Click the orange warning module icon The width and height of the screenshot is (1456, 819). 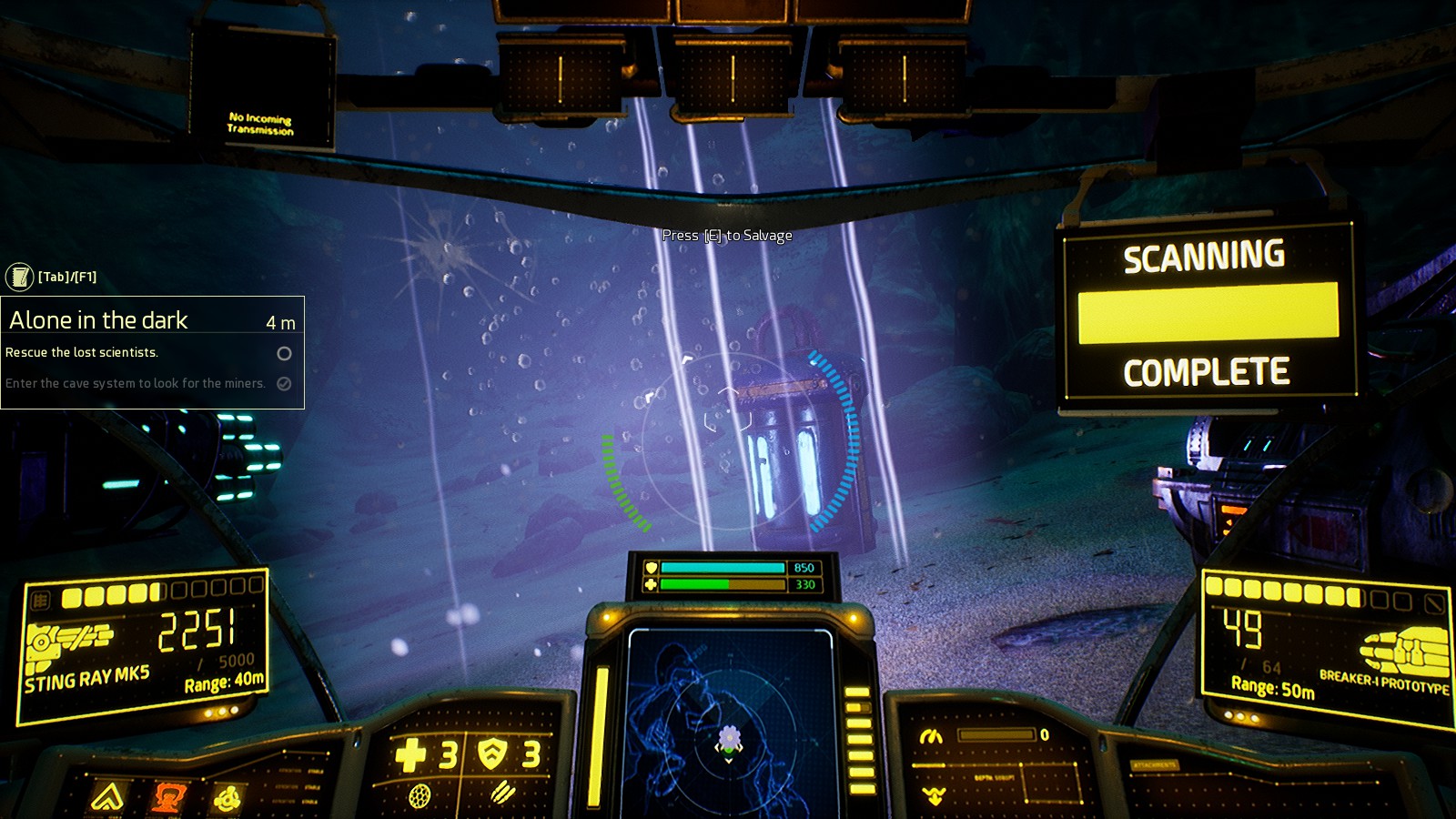point(167,798)
